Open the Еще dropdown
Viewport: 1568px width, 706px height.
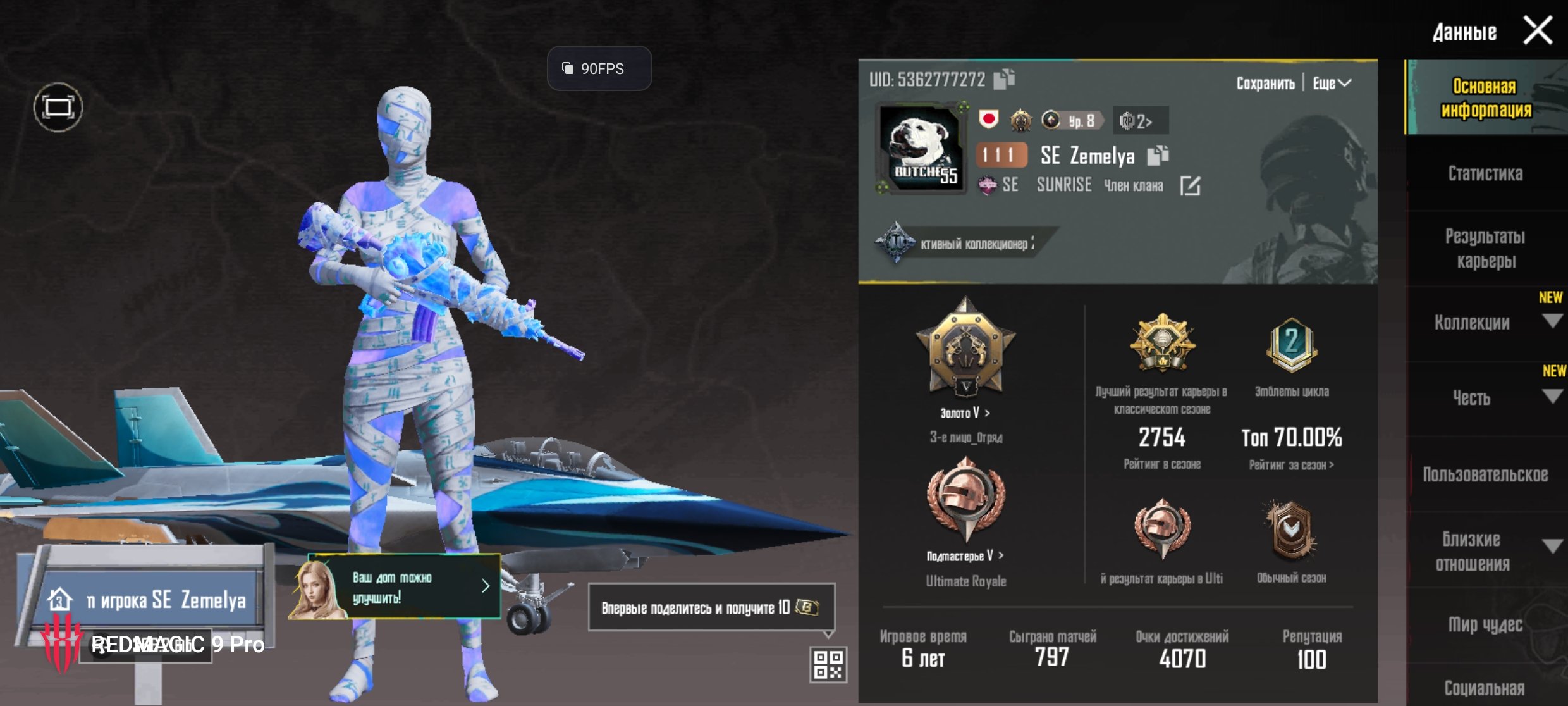[x=1332, y=84]
